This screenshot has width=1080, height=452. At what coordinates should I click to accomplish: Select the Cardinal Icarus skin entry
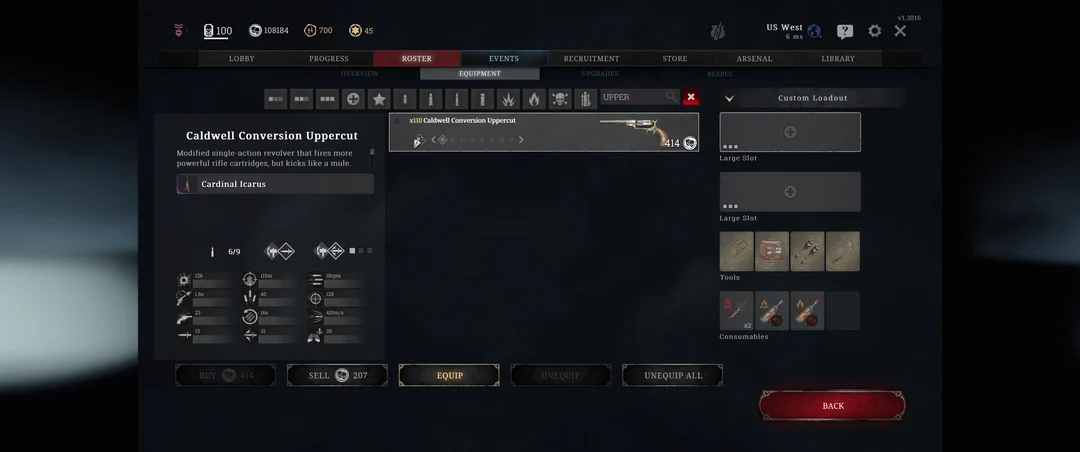275,184
